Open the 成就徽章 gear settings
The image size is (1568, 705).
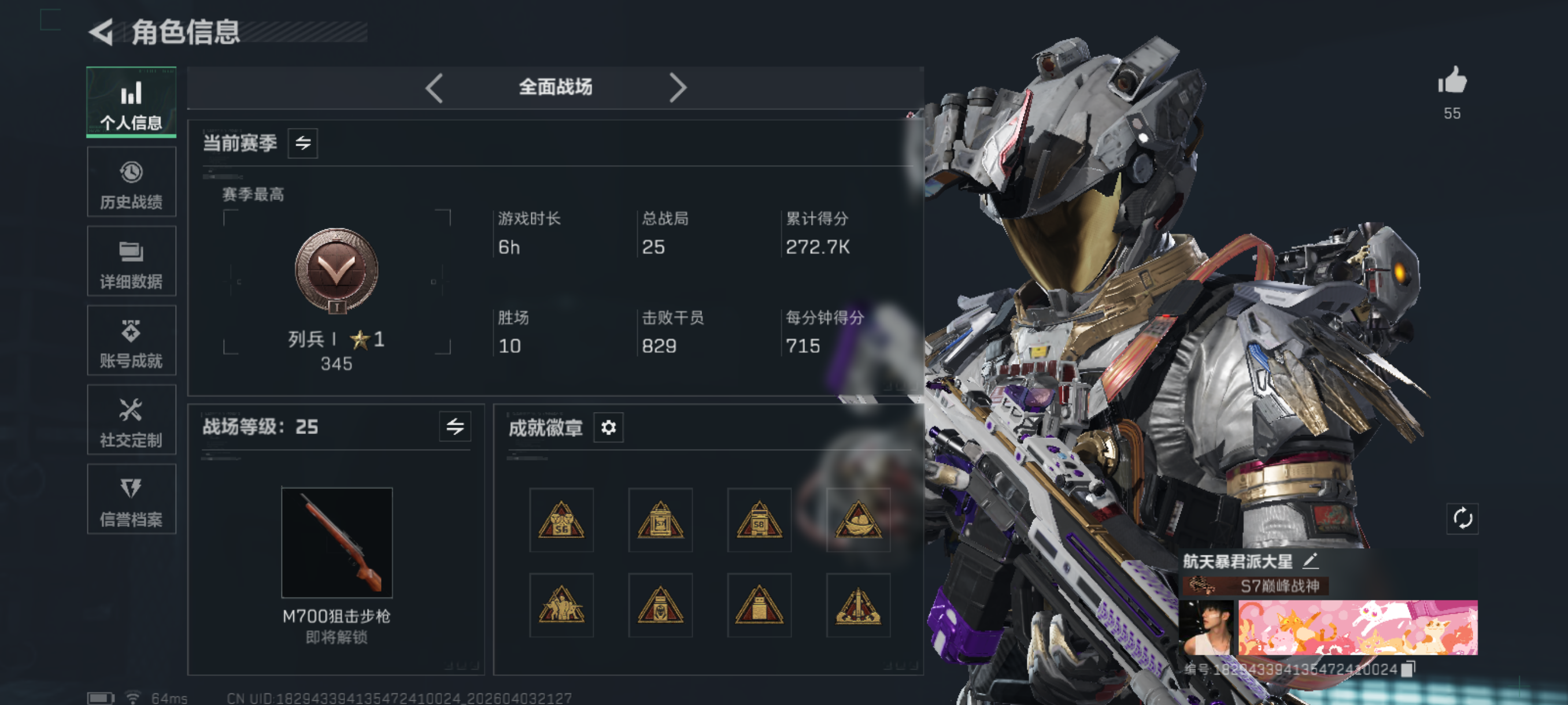[608, 428]
